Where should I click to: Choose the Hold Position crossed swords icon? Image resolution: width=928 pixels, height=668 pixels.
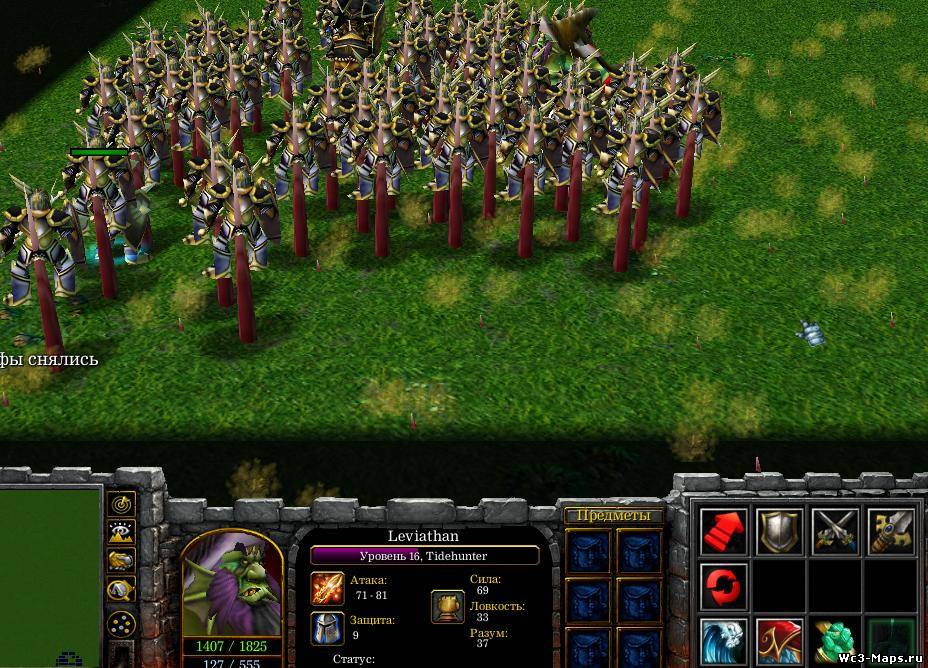click(x=835, y=531)
